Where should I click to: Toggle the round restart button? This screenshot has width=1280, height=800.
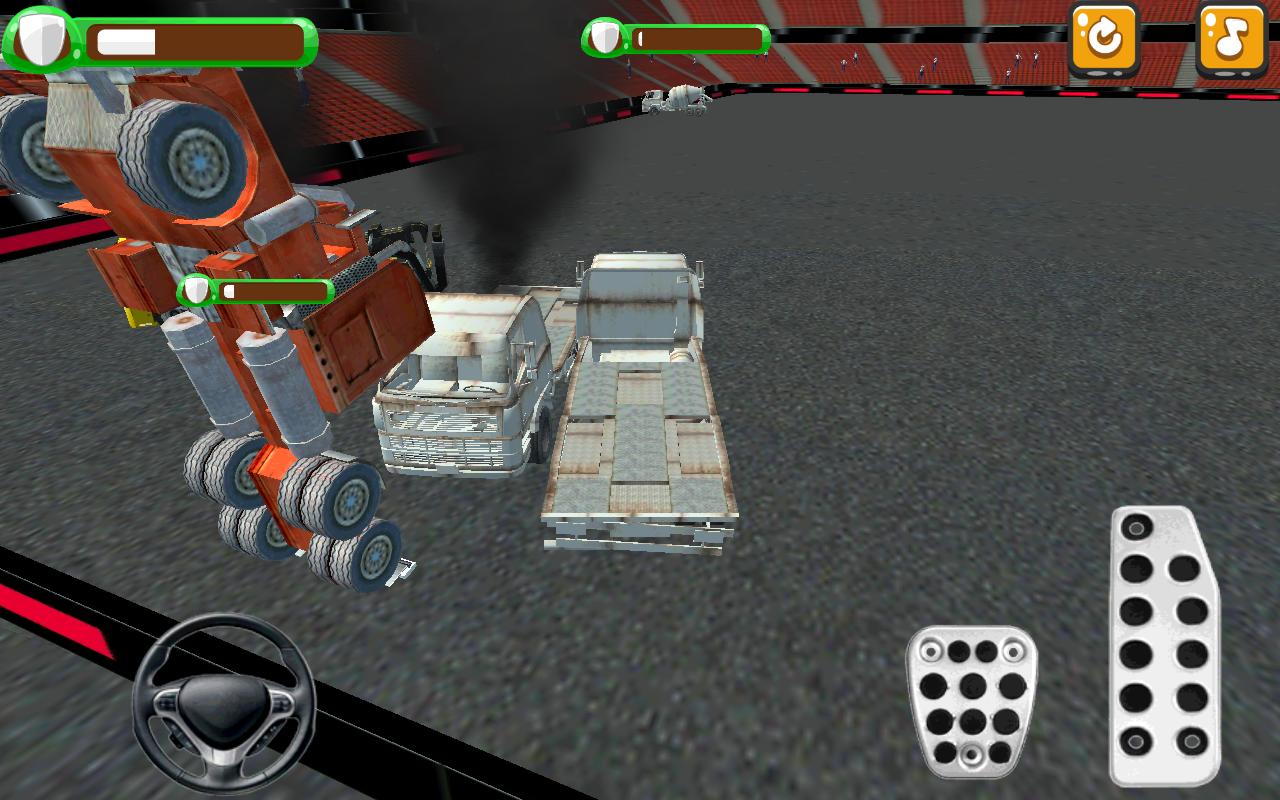tap(1105, 40)
